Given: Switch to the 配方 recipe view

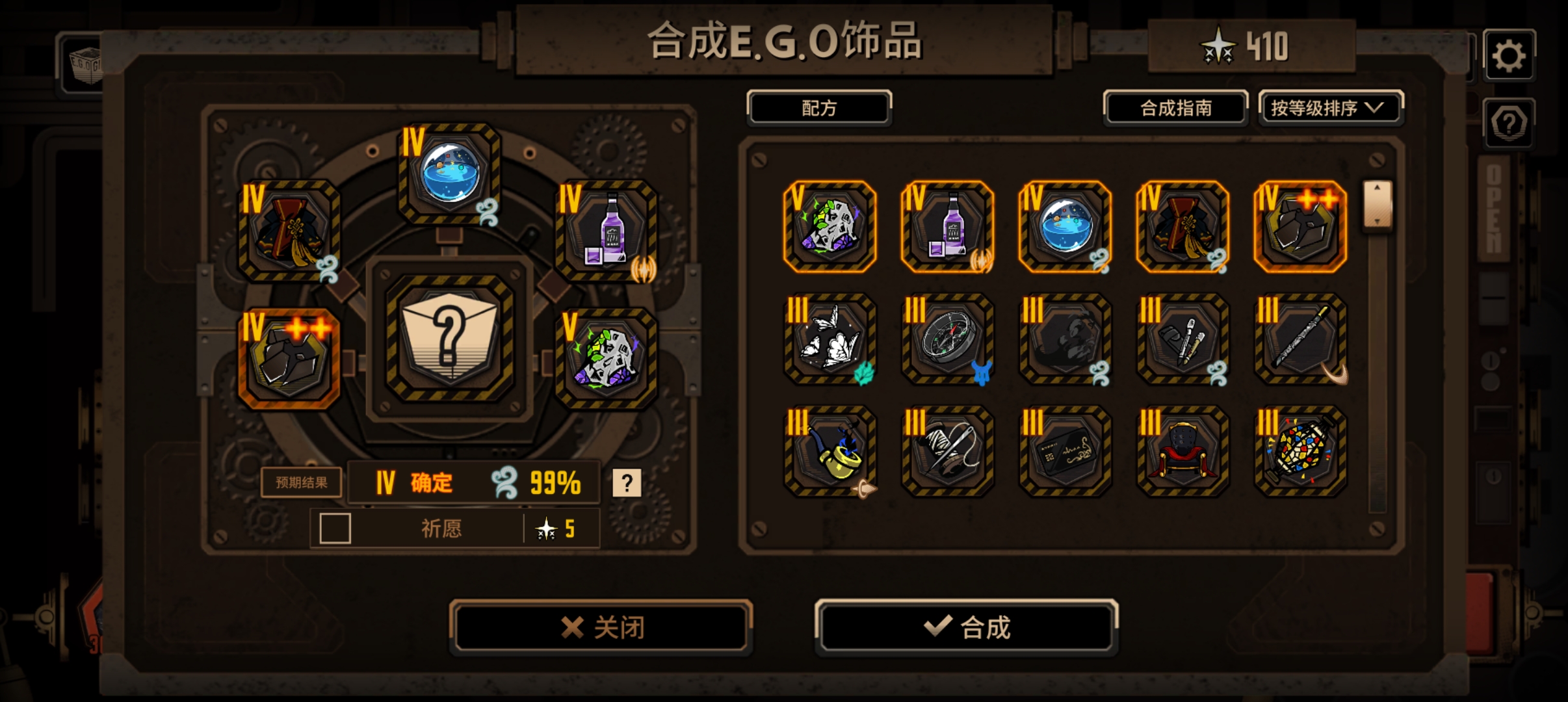Looking at the screenshot, I should (820, 108).
